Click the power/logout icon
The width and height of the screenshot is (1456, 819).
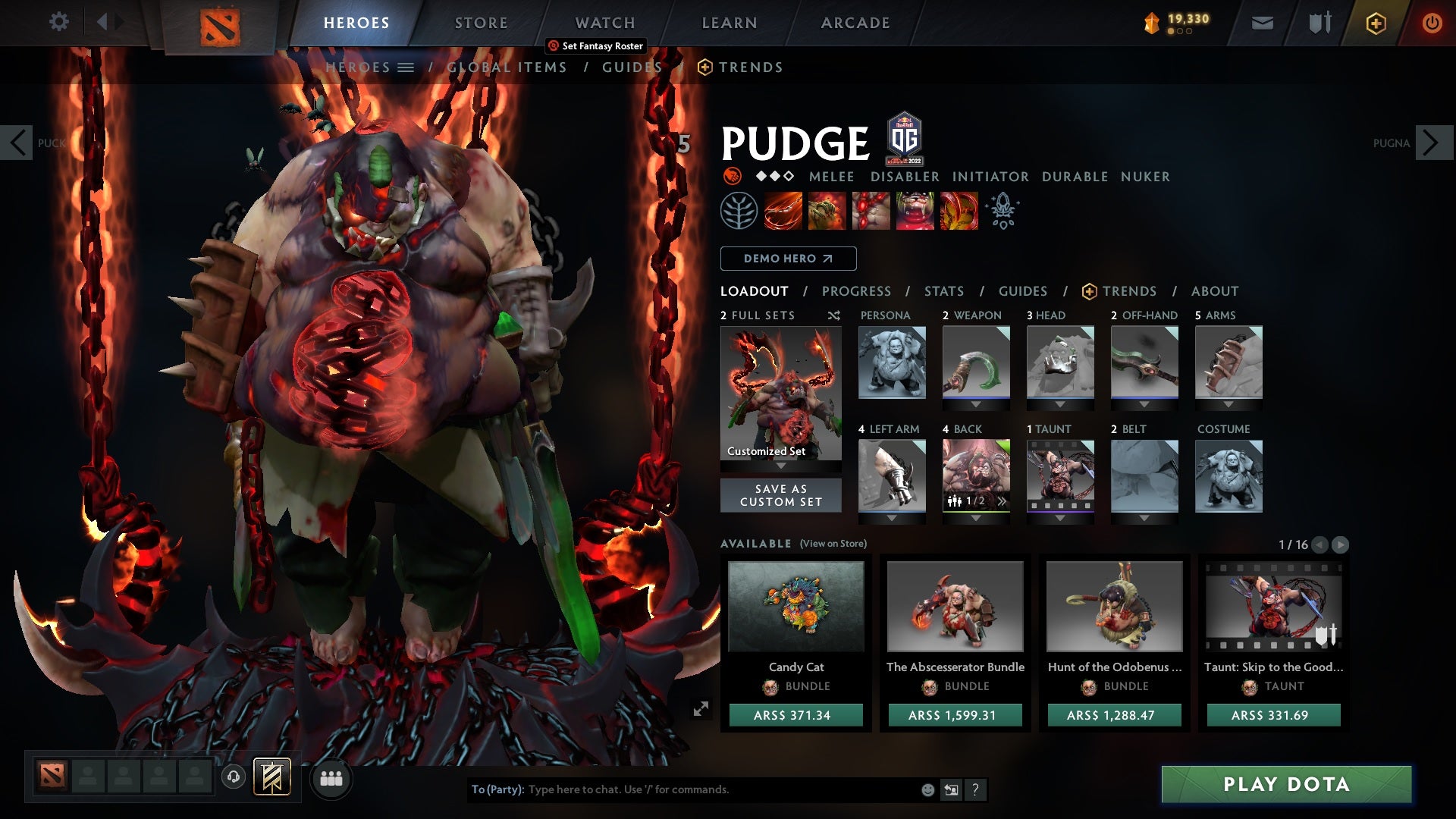tap(1432, 23)
